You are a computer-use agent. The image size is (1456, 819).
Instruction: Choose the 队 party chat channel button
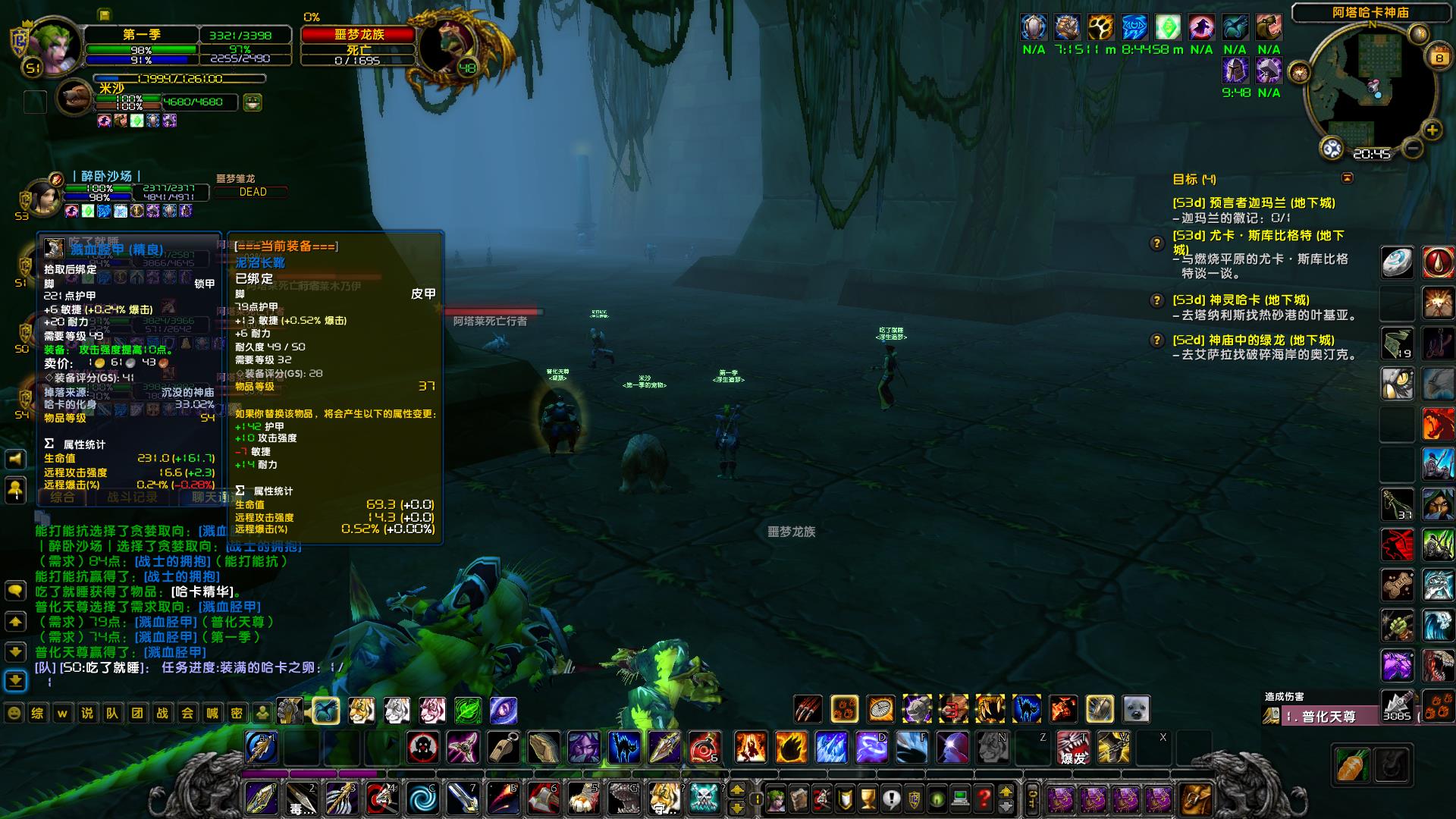[x=112, y=713]
